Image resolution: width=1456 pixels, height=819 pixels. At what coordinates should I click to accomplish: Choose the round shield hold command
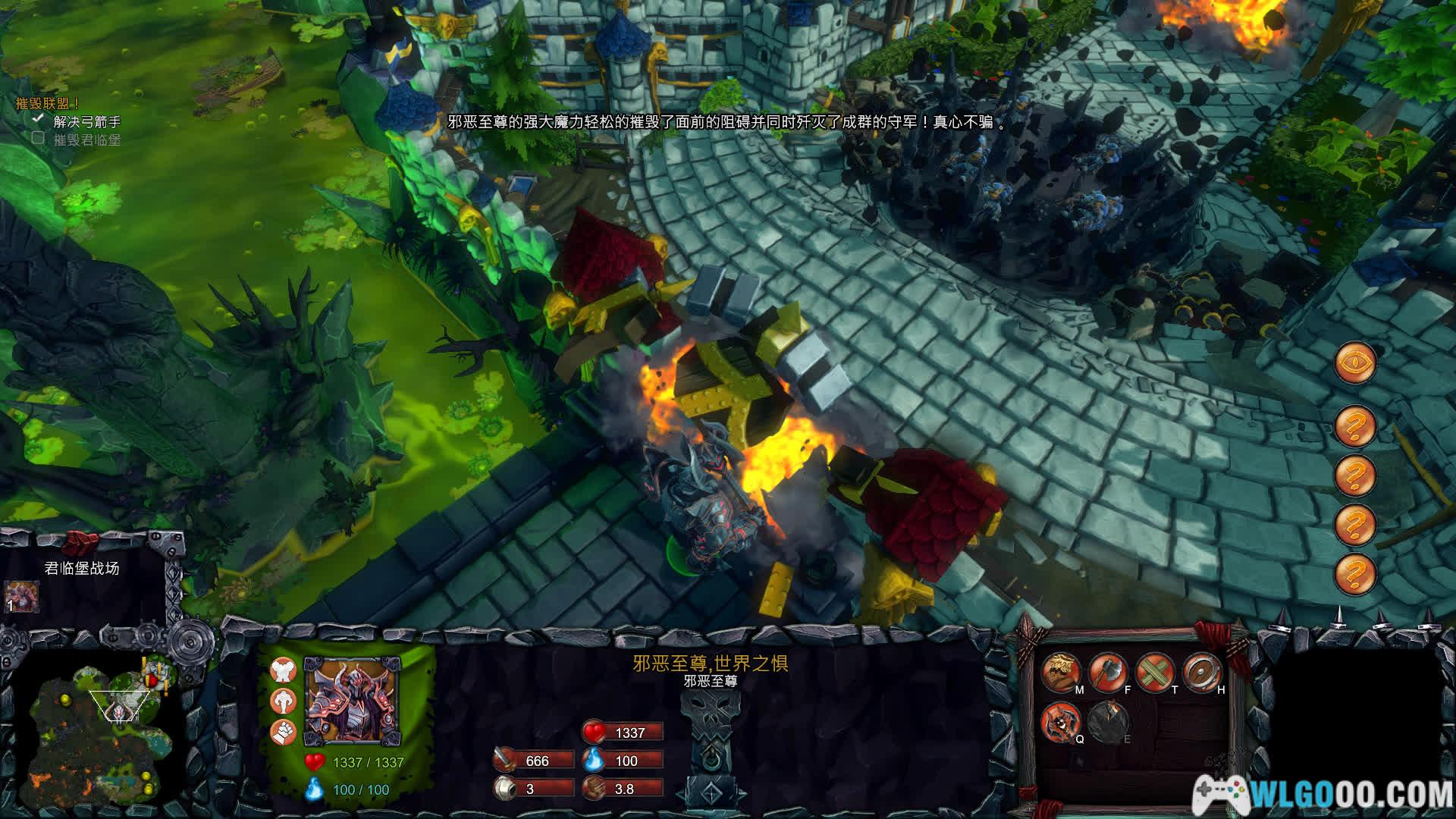pyautogui.click(x=1201, y=672)
